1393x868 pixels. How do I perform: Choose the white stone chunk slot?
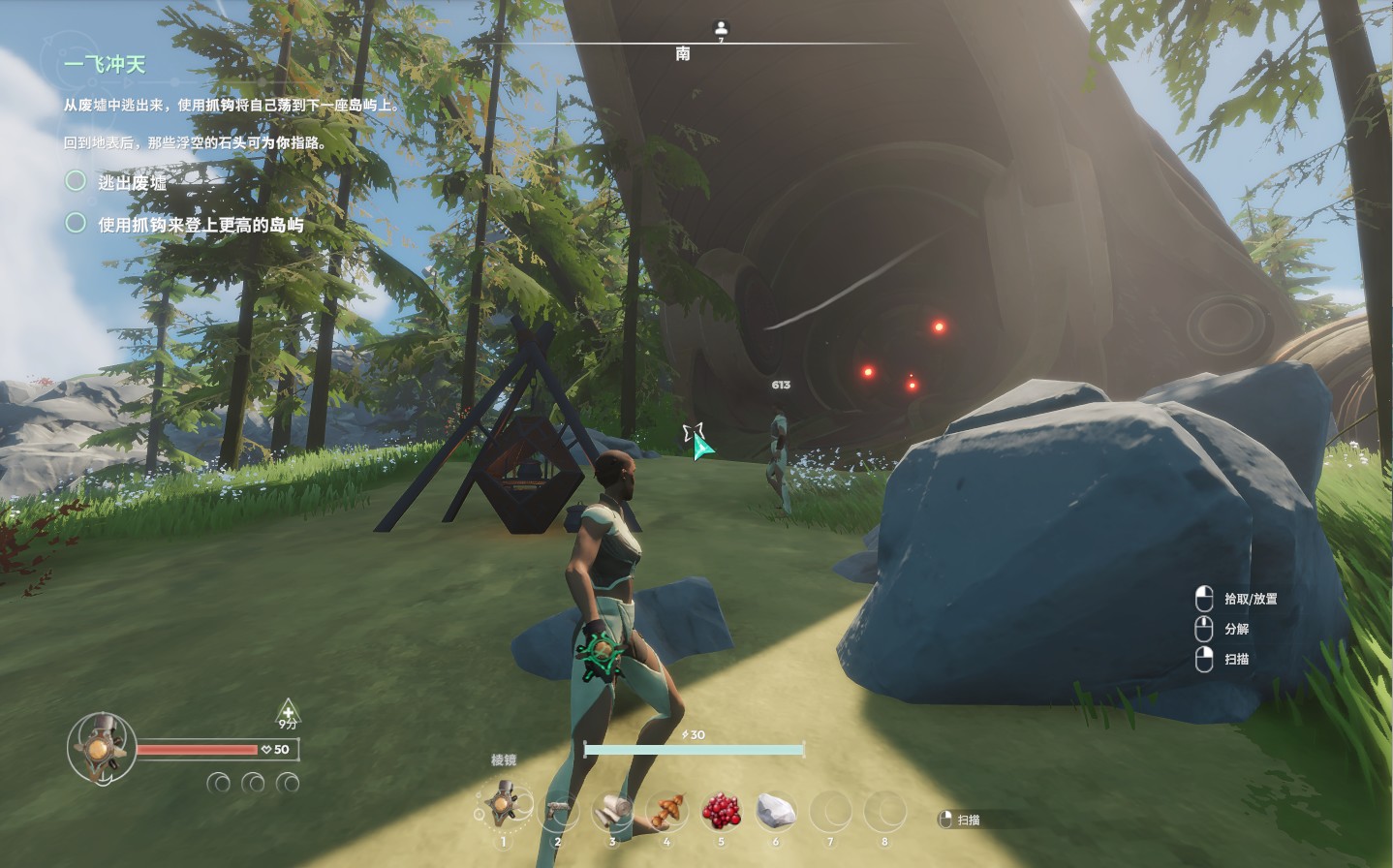(x=776, y=809)
